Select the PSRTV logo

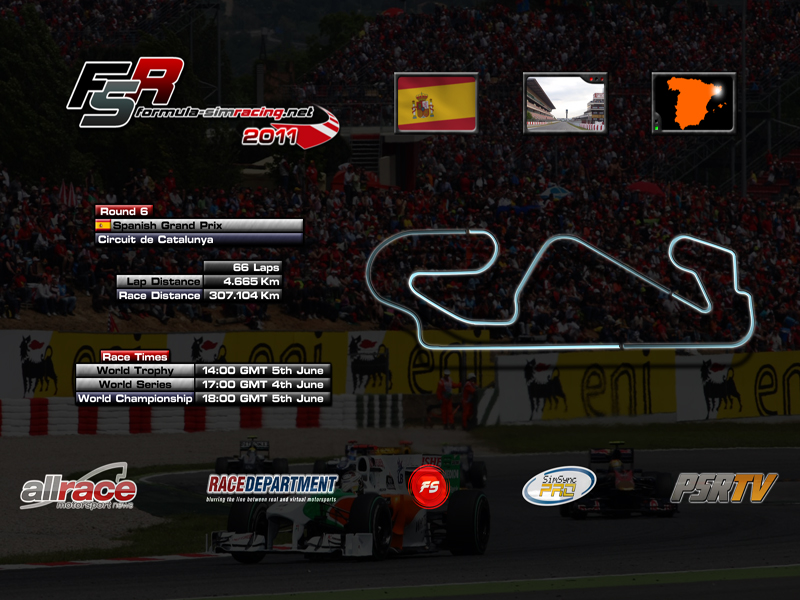pyautogui.click(x=723, y=487)
